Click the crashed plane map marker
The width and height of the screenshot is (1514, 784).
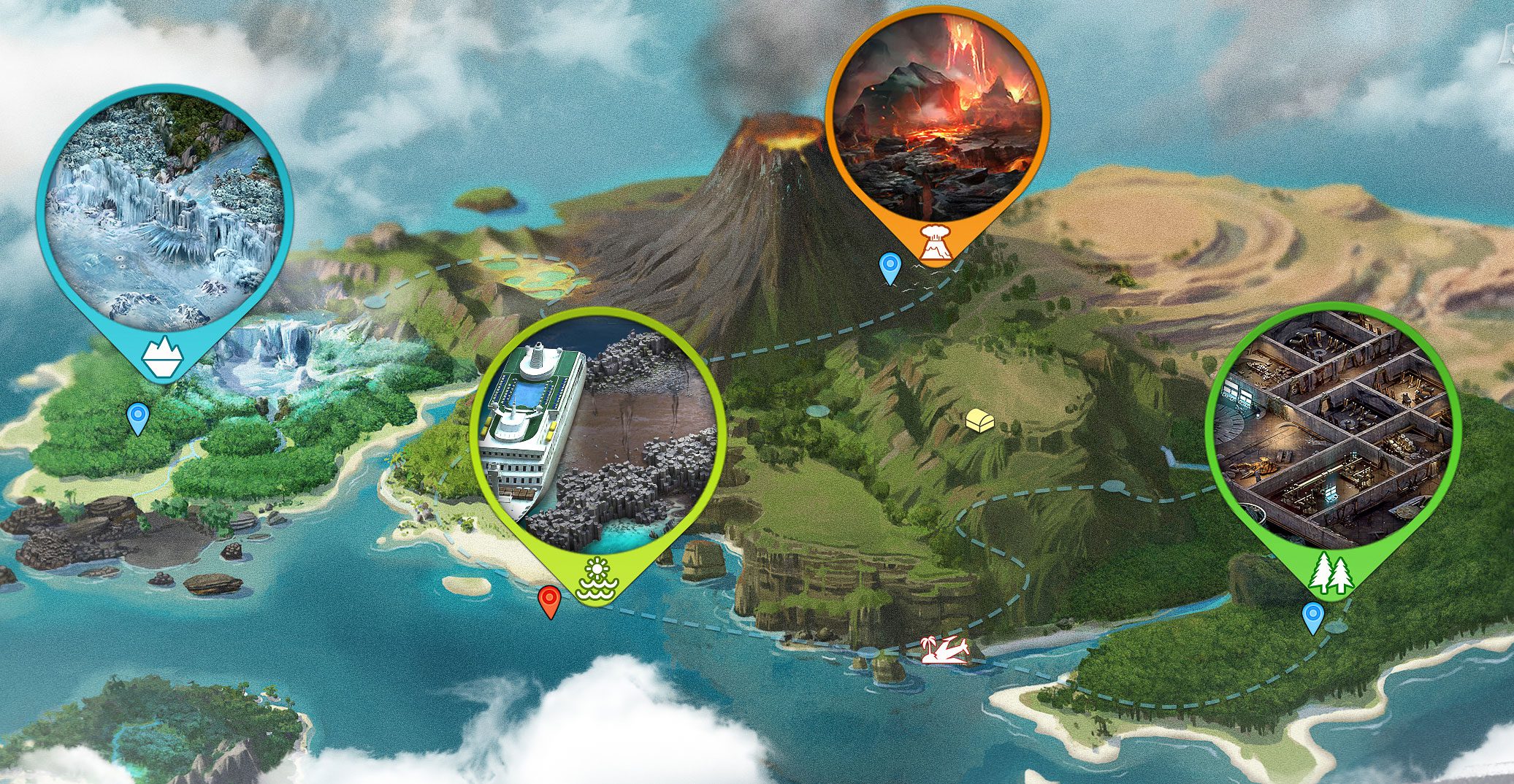point(945,650)
